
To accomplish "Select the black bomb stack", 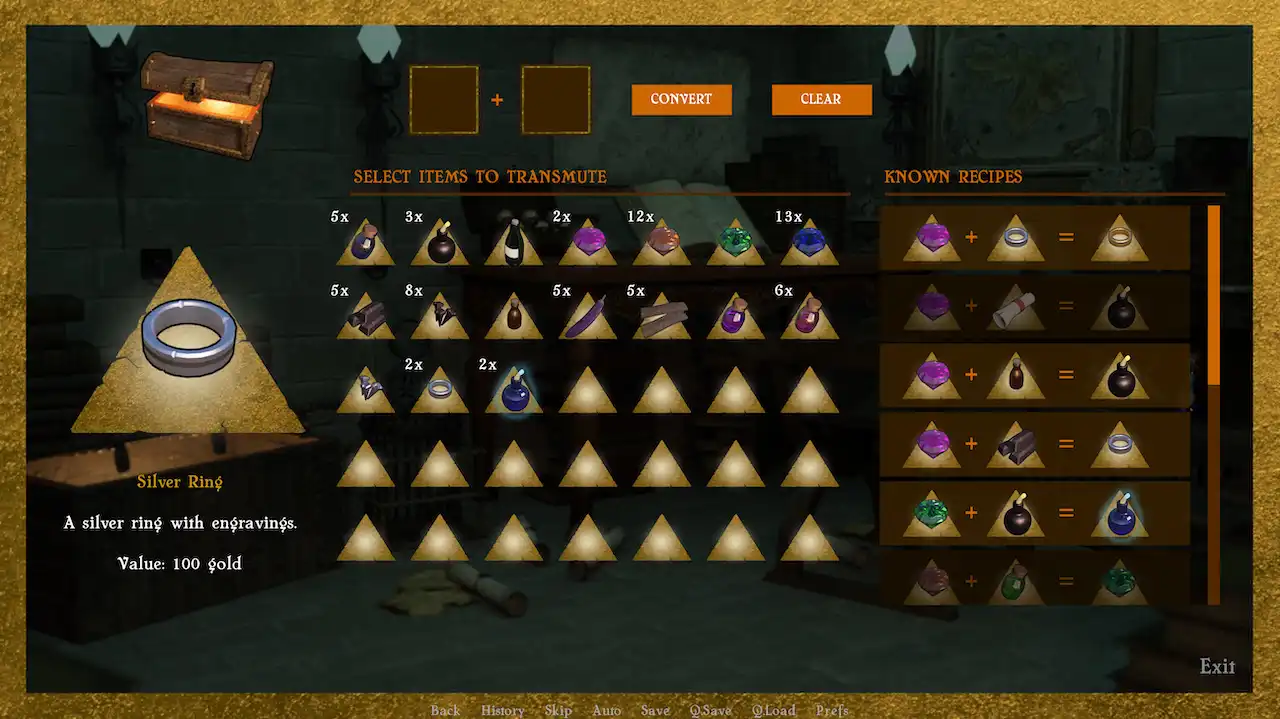I will (x=439, y=243).
